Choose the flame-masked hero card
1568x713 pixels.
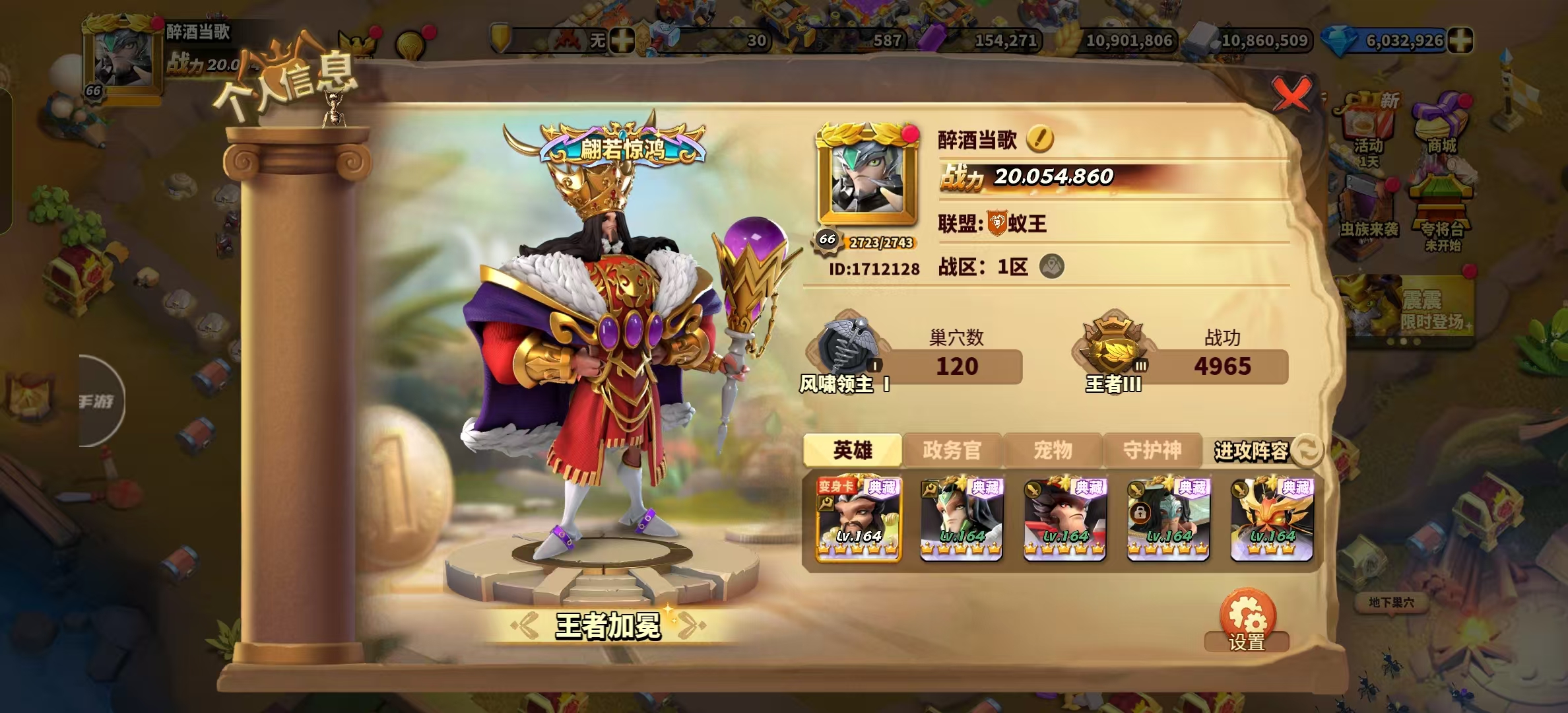pyautogui.click(x=1272, y=520)
